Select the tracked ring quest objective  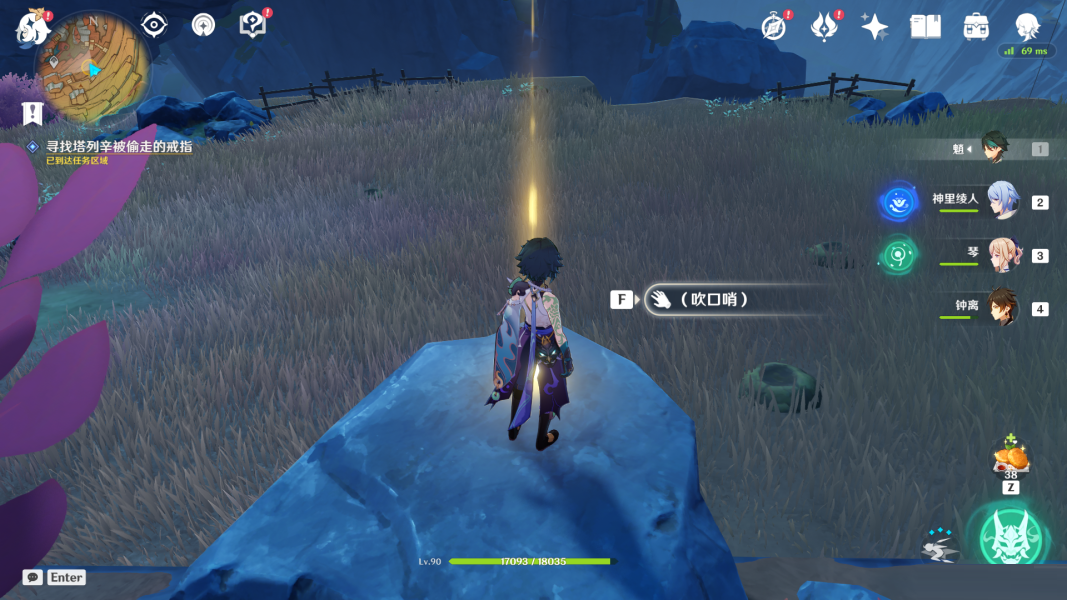[x=118, y=146]
